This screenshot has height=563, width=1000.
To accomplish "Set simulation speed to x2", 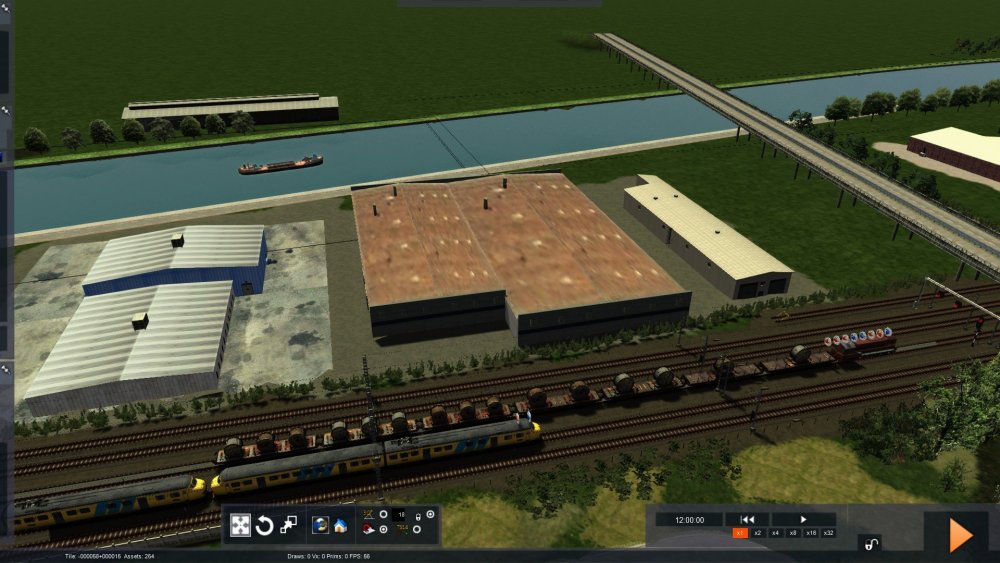I will (x=758, y=533).
